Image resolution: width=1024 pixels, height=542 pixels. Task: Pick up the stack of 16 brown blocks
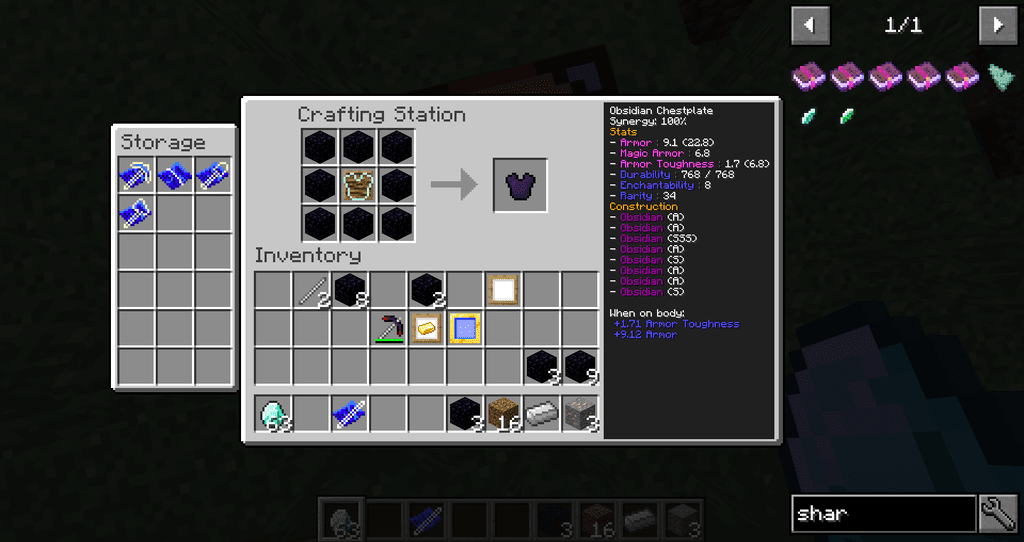(x=503, y=413)
